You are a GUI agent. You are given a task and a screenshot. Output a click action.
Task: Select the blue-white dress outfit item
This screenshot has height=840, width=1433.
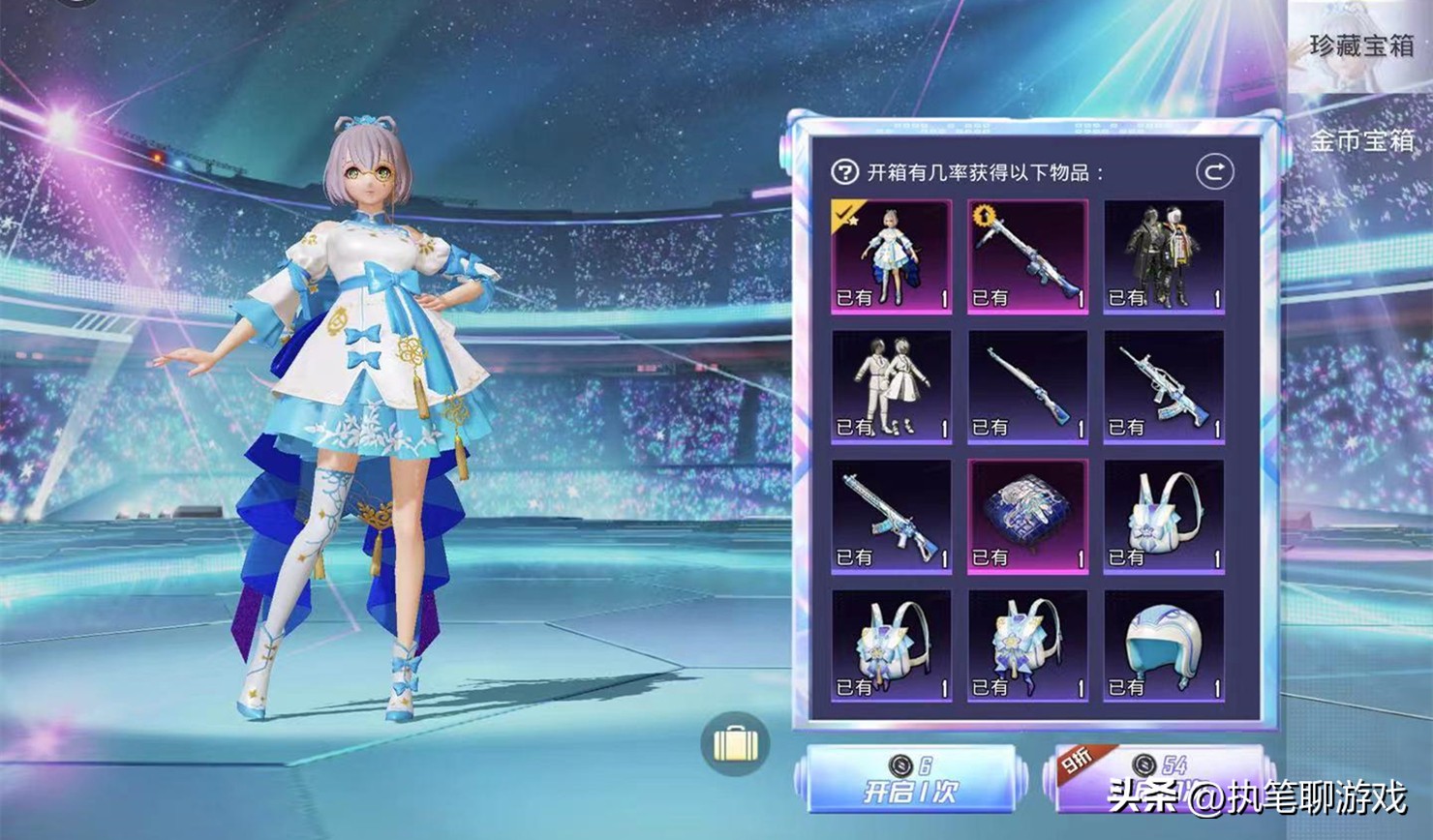coord(891,256)
